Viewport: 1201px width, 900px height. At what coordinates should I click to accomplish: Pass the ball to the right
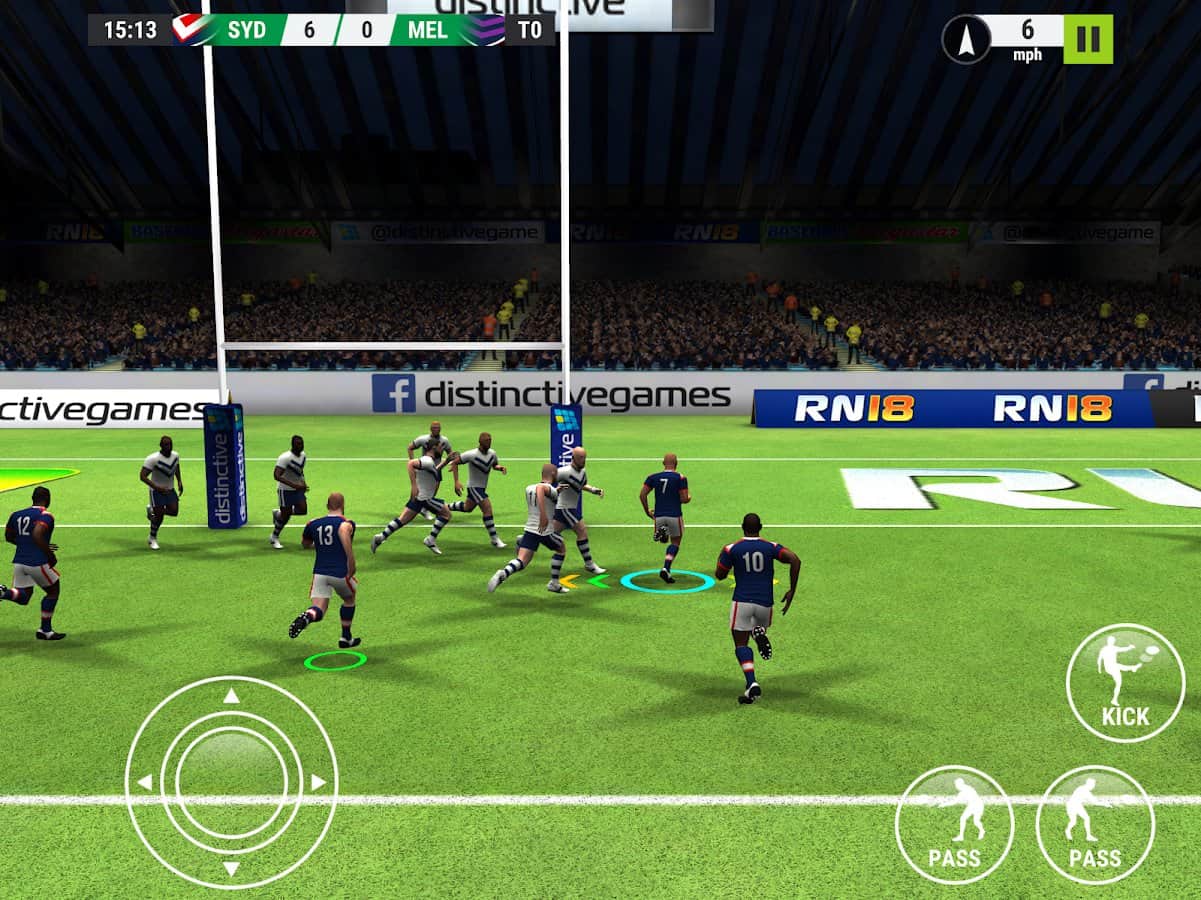coord(1095,824)
